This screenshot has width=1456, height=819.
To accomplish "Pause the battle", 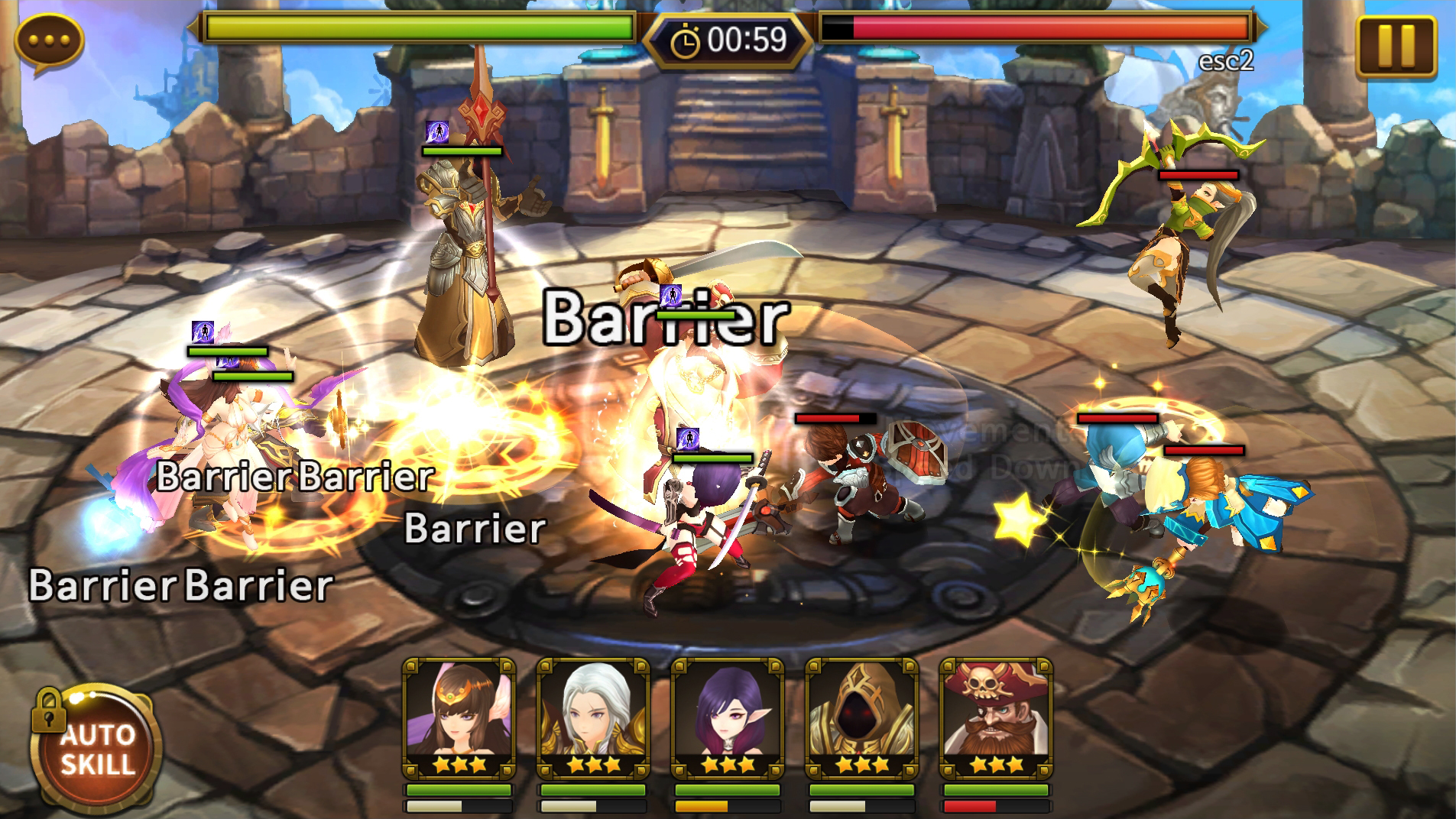I will click(1396, 47).
